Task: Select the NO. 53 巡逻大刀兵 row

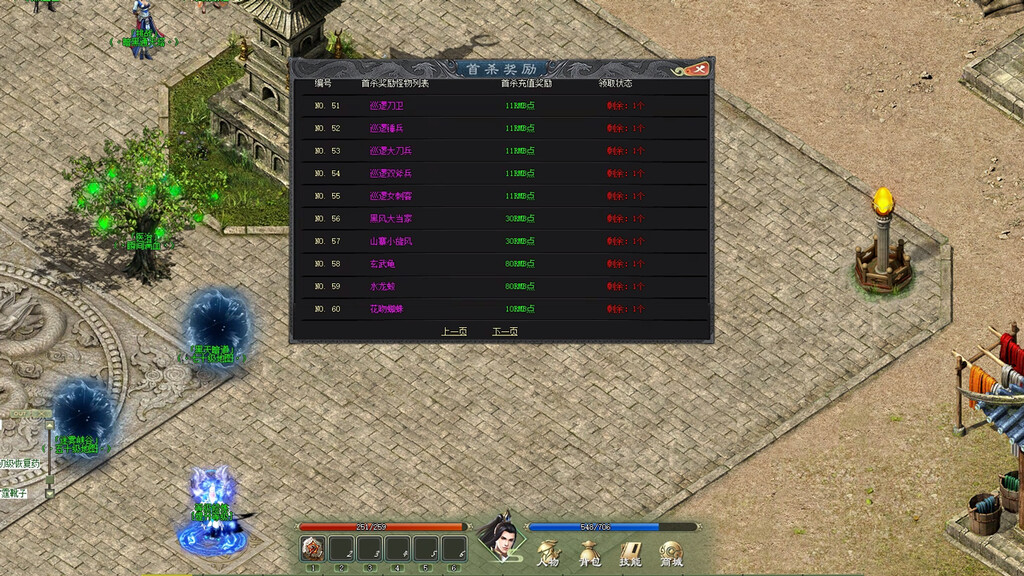Action: pos(505,151)
